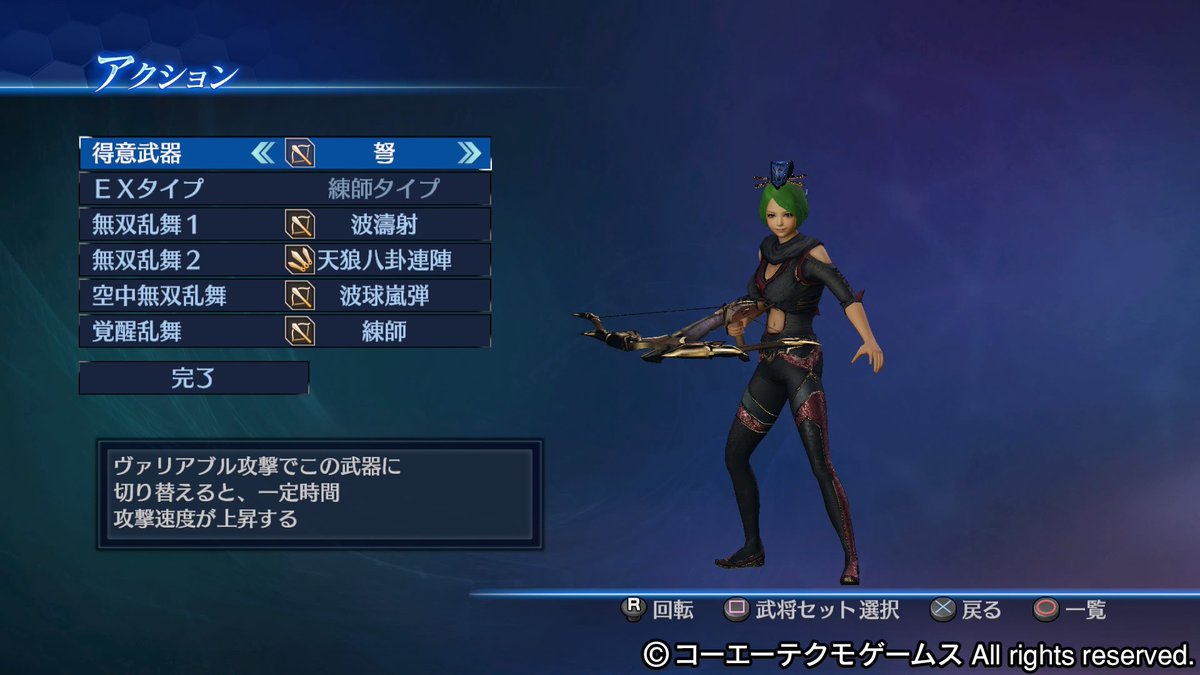Select the 空中無双乱舞 波球嵐弾 row

coord(285,296)
